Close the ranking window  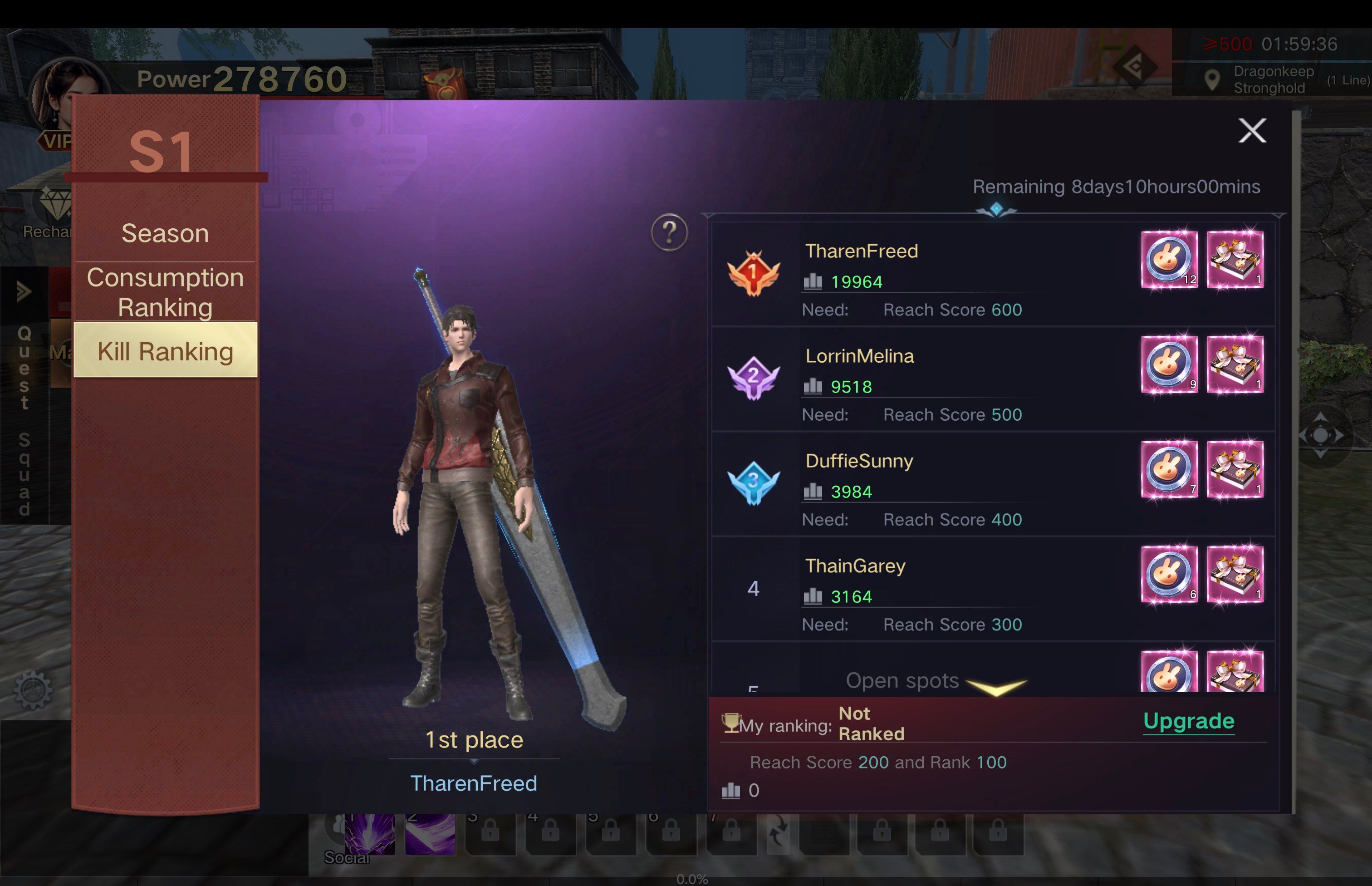pyautogui.click(x=1252, y=131)
